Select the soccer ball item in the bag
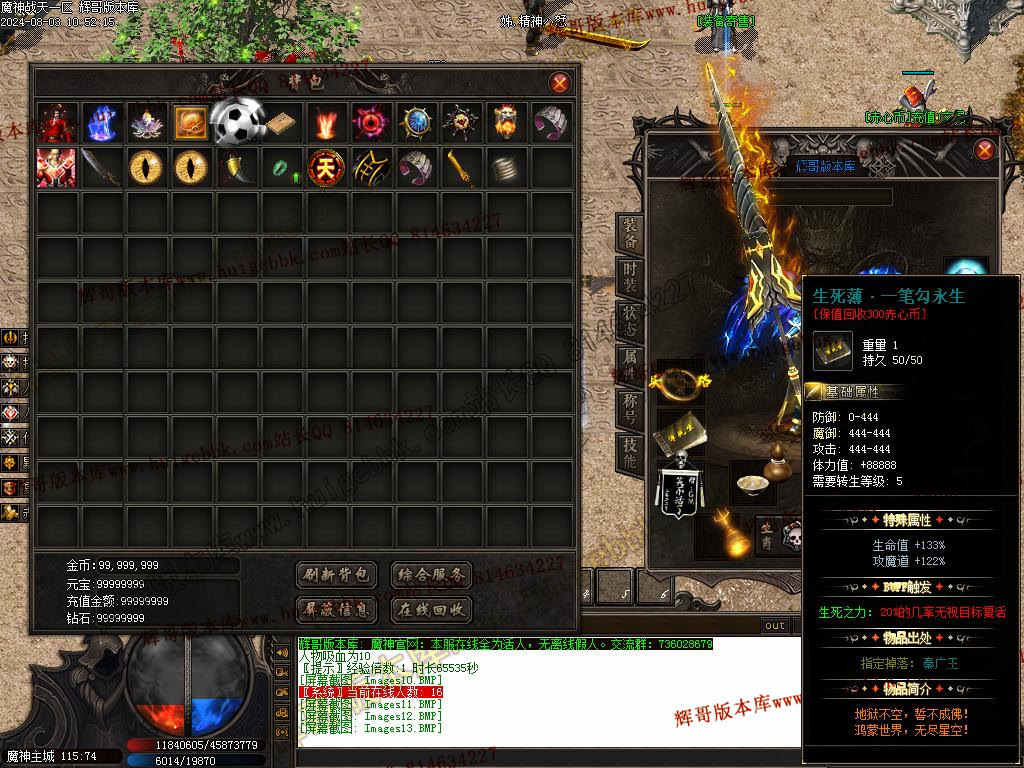Screen dimensions: 1024x768 point(236,122)
